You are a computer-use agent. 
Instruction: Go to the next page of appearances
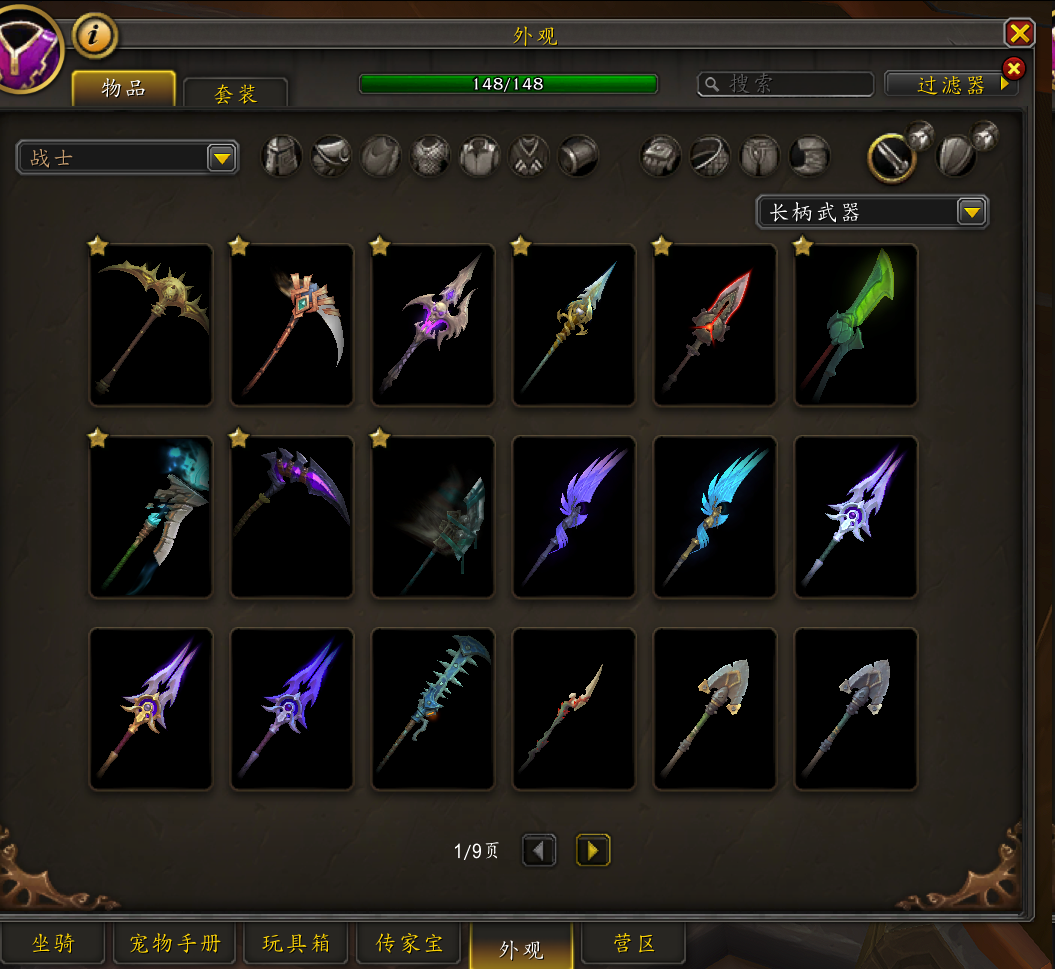[x=593, y=851]
